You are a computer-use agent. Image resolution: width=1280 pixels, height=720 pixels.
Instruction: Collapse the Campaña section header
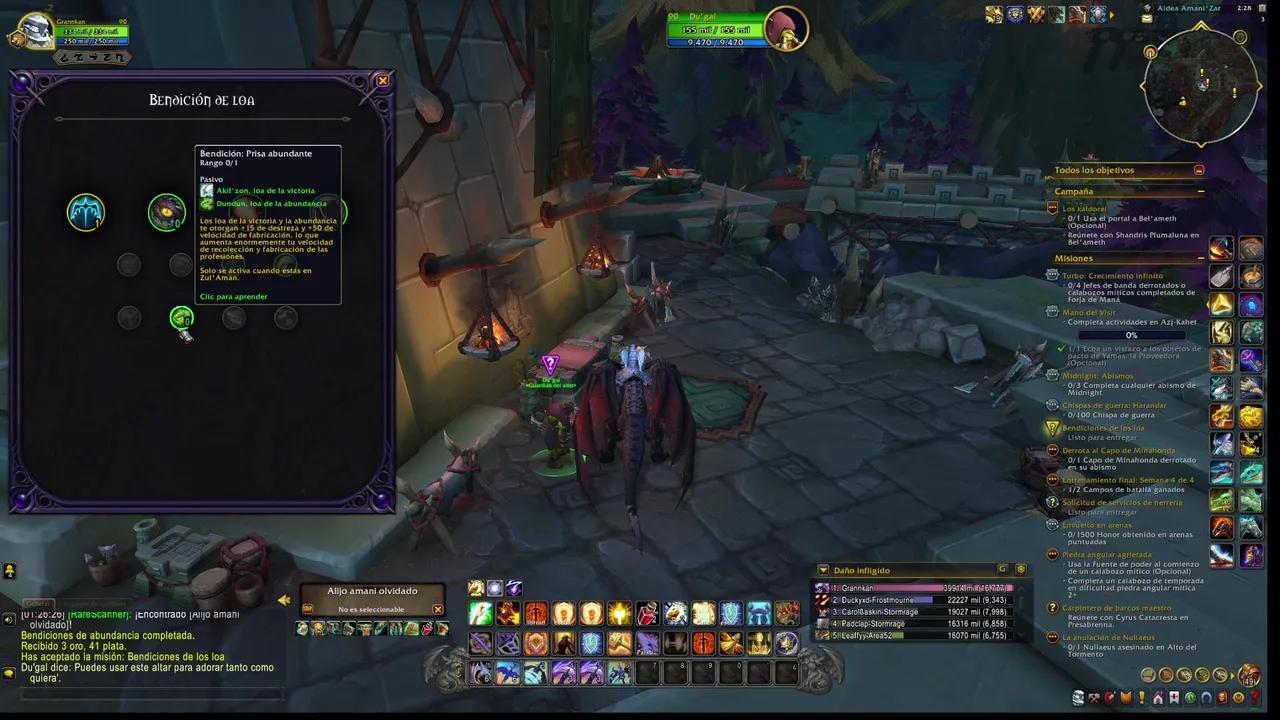pyautogui.click(x=1201, y=191)
